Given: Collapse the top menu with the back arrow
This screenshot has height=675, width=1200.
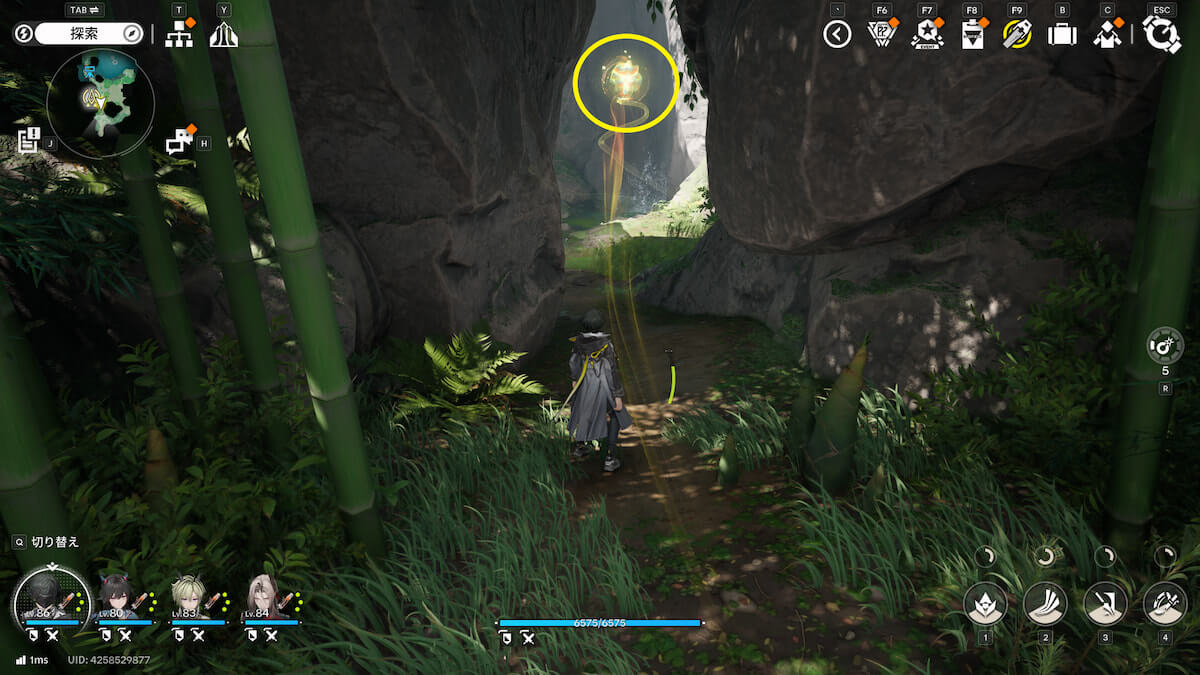Looking at the screenshot, I should pyautogui.click(x=837, y=34).
